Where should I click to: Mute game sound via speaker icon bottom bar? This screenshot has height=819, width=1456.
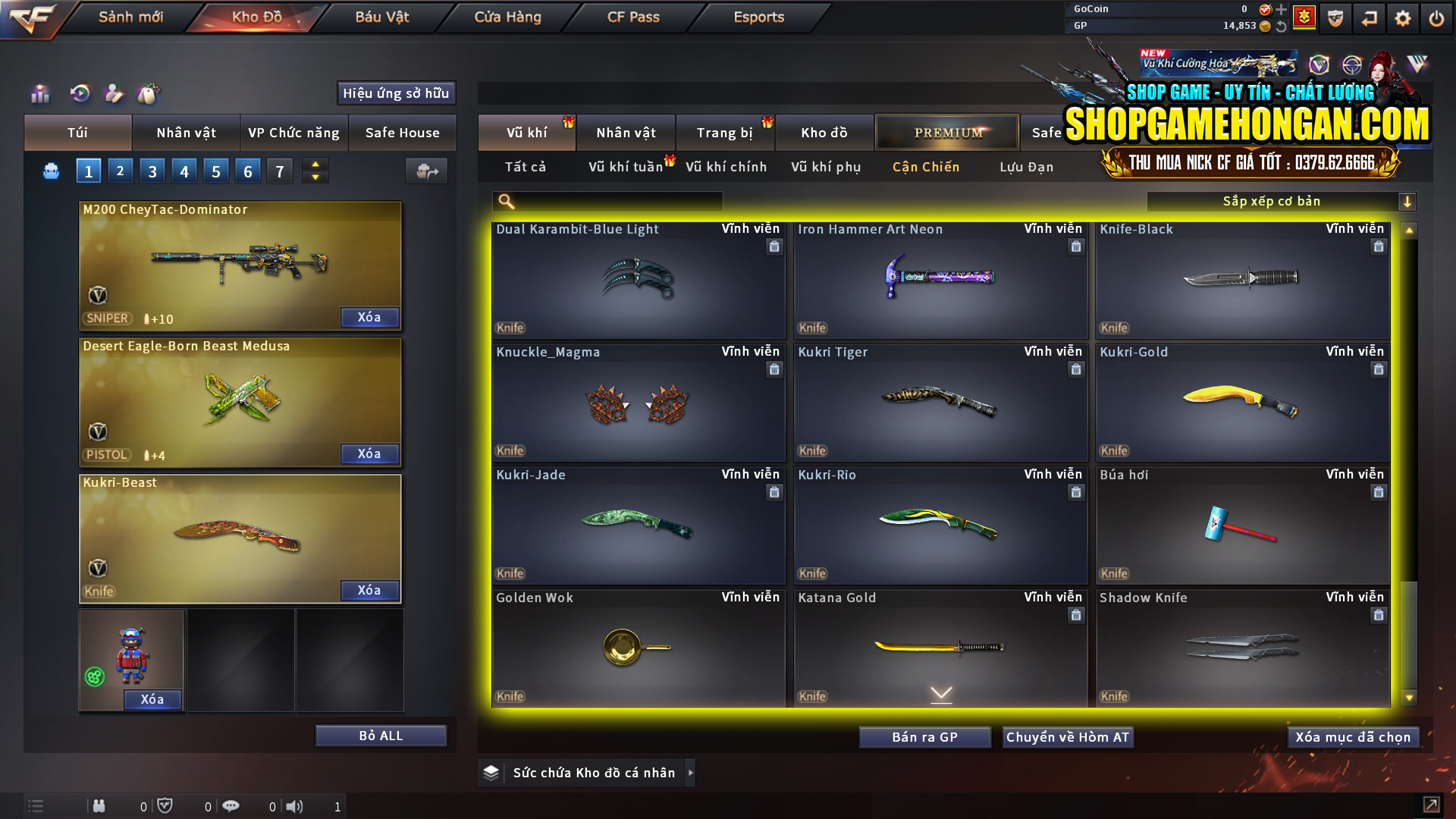296,806
